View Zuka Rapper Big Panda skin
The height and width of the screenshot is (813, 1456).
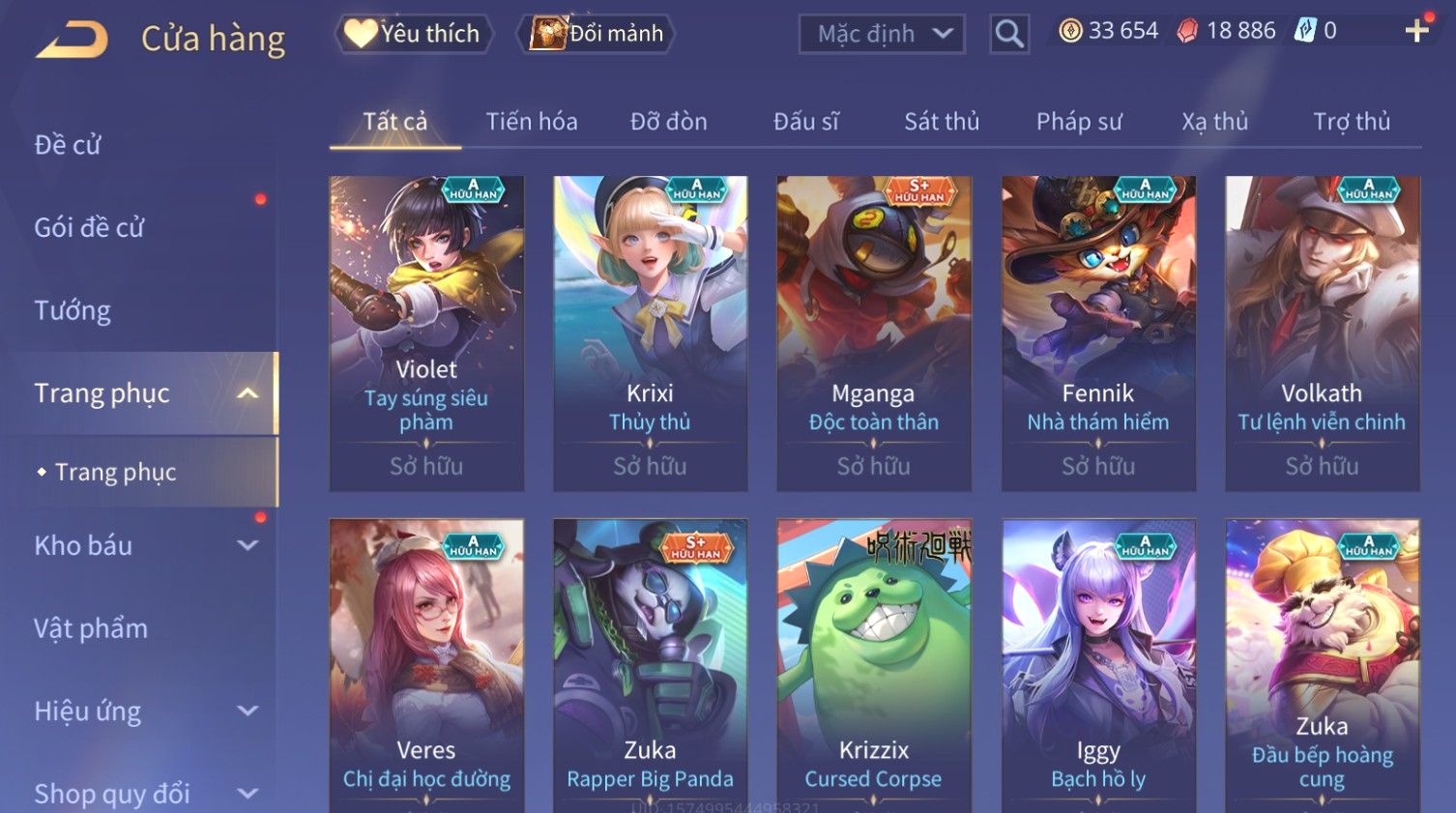point(650,667)
